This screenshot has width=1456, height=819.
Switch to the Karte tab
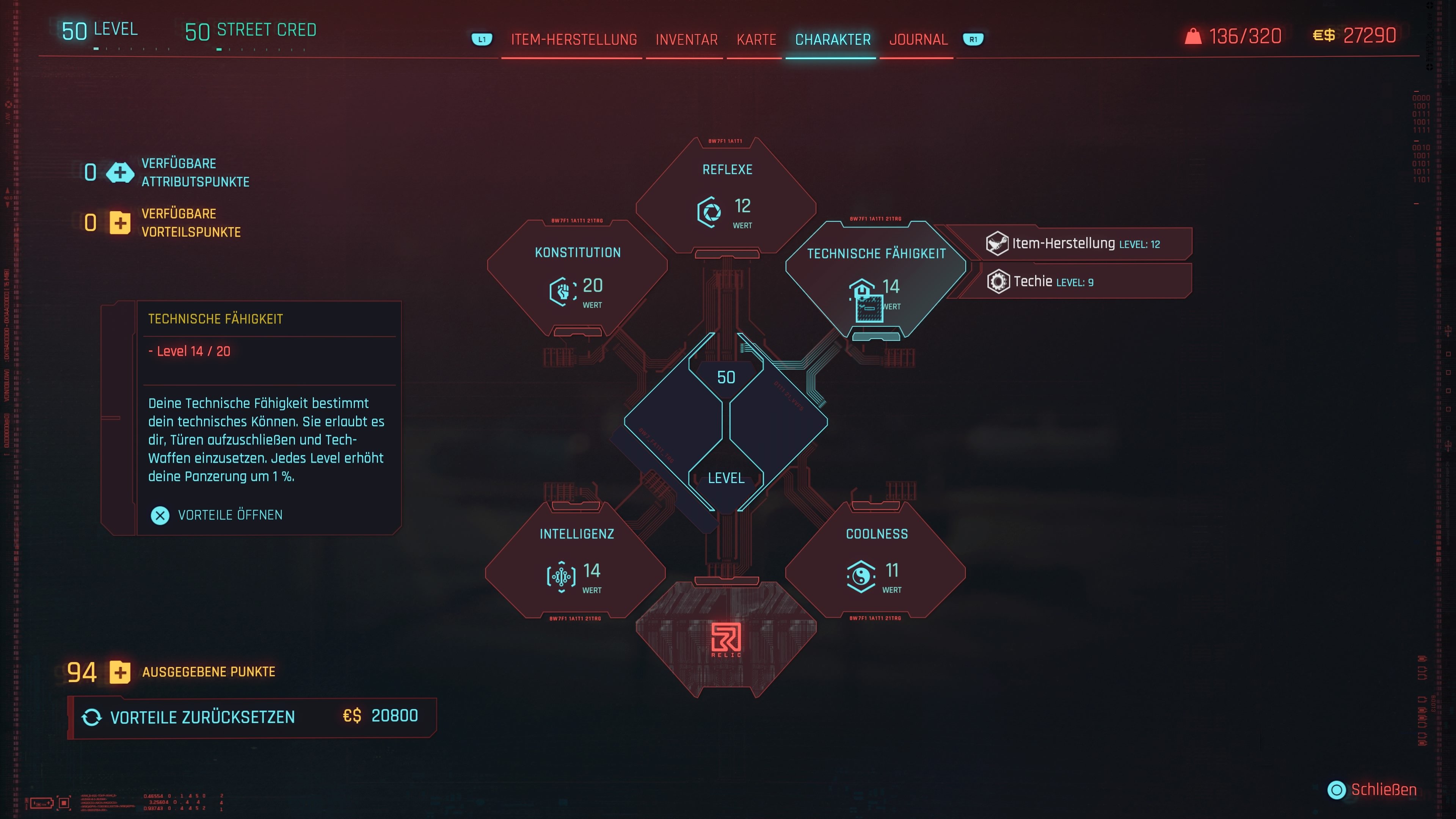(756, 39)
